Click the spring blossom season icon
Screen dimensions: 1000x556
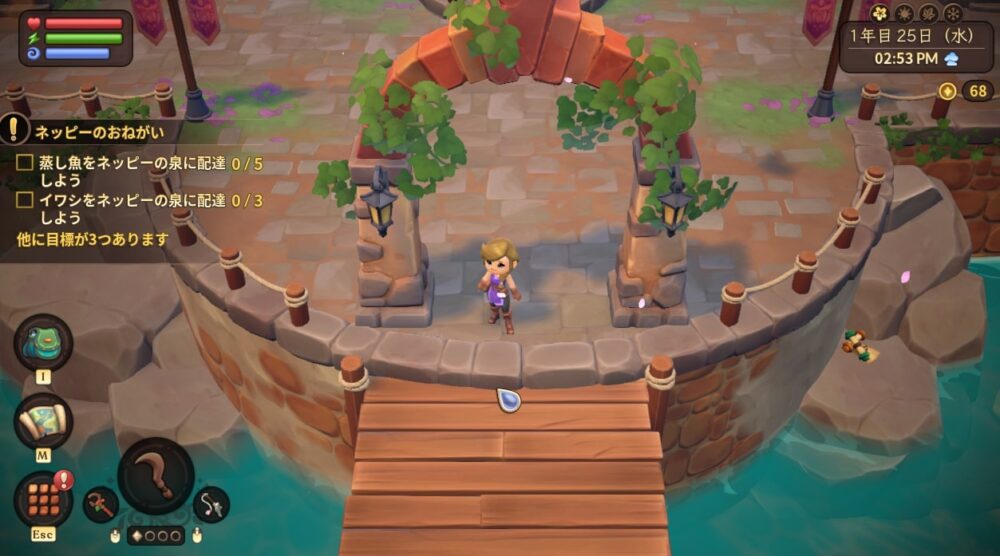880,13
